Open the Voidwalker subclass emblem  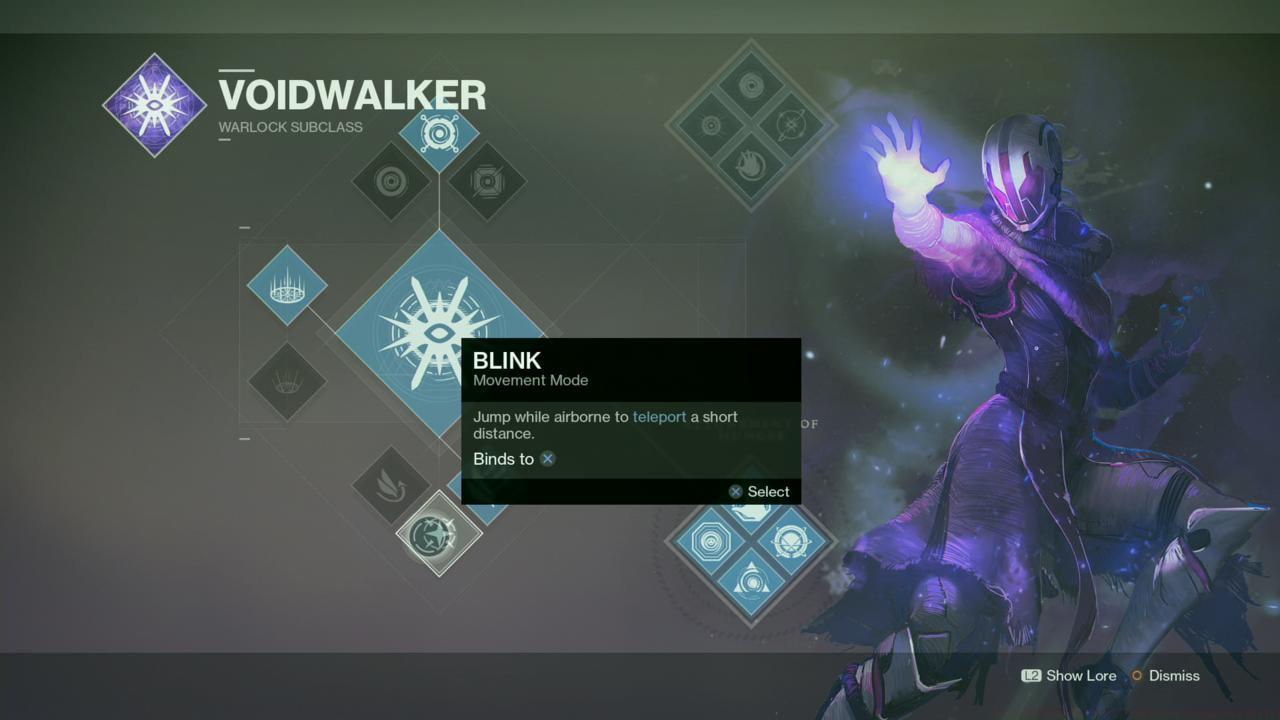click(154, 105)
